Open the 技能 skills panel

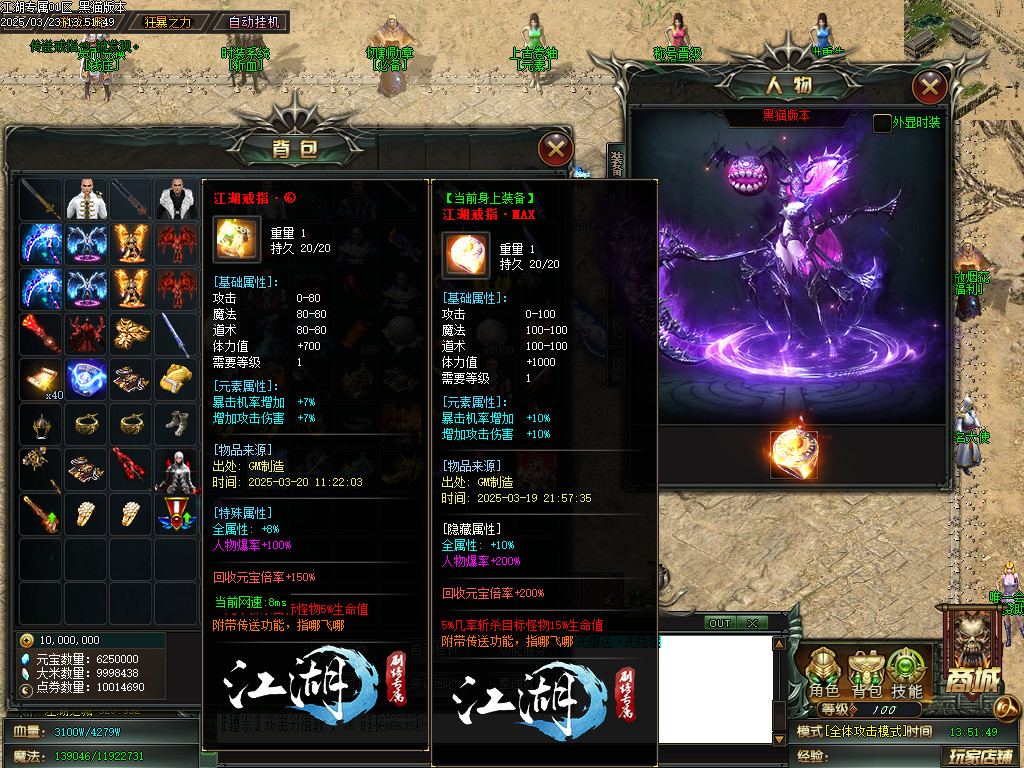coord(906,673)
